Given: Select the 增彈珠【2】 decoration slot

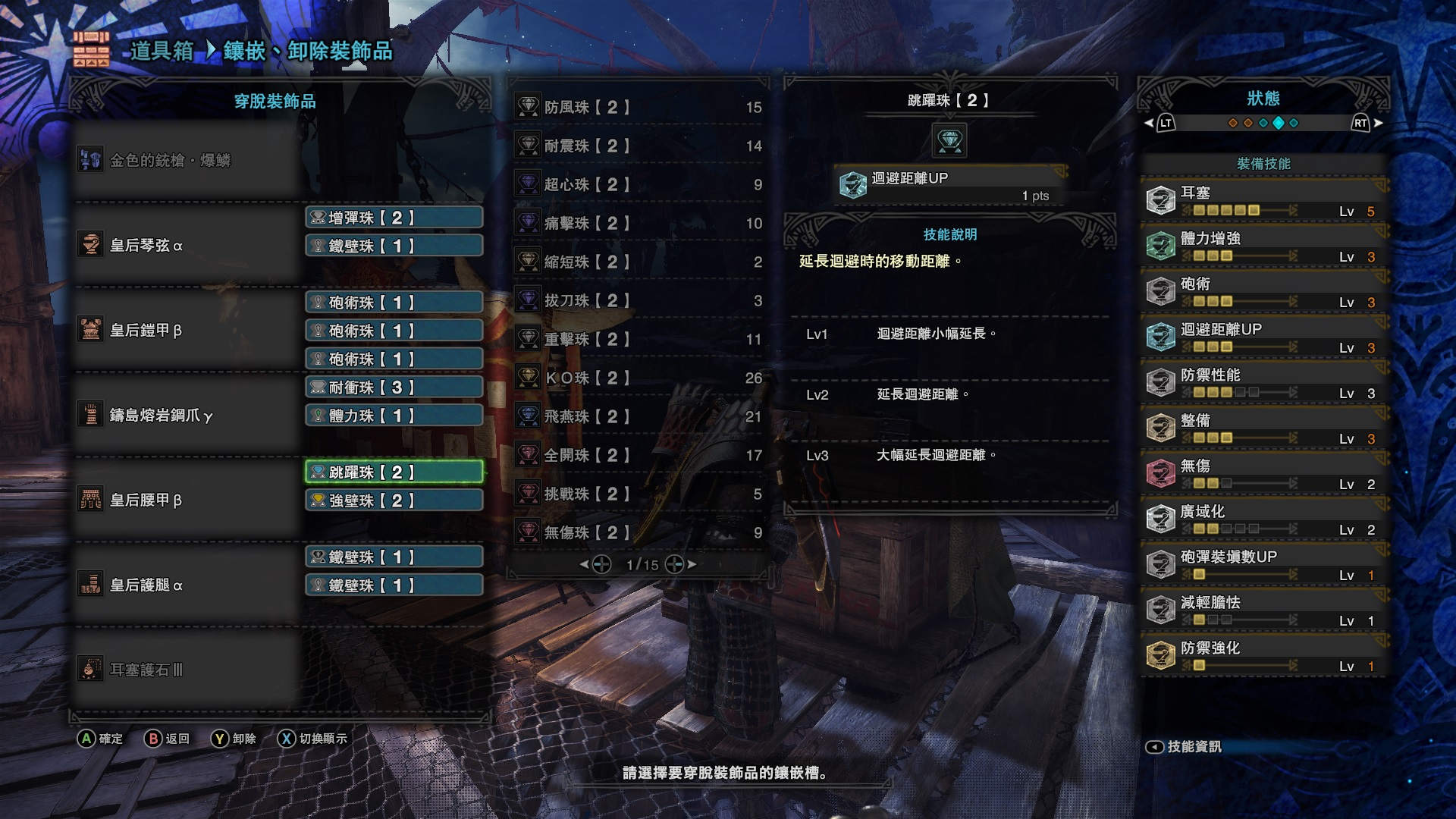Looking at the screenshot, I should pos(394,218).
